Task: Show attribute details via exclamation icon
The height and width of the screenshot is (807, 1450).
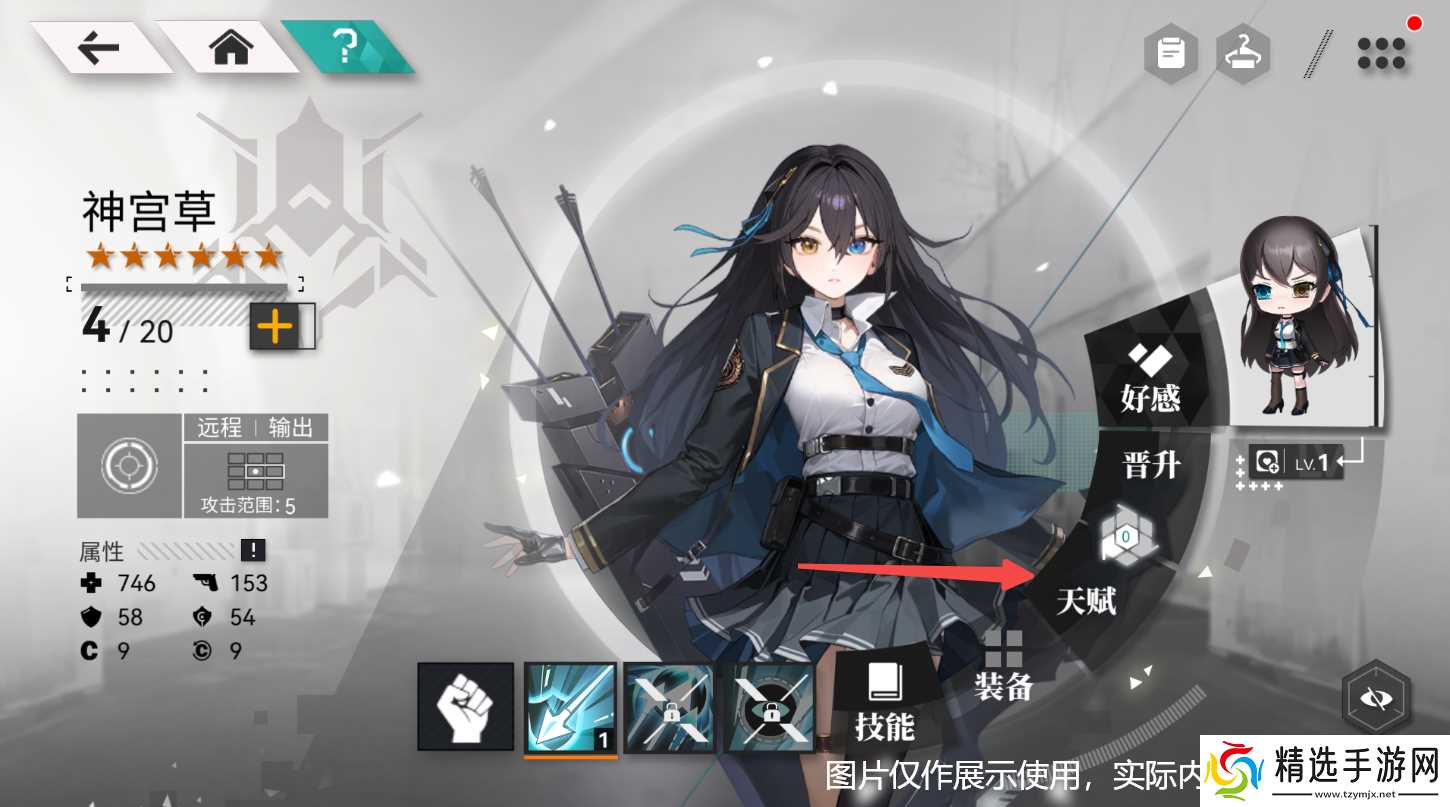Action: click(x=253, y=550)
